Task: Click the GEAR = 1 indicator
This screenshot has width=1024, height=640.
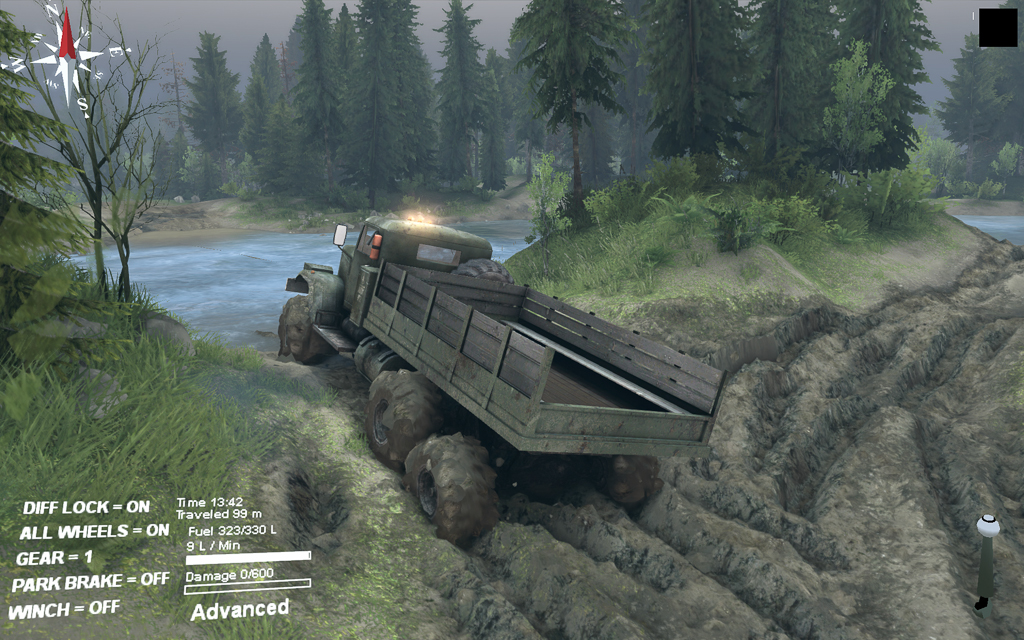Action: [54, 557]
